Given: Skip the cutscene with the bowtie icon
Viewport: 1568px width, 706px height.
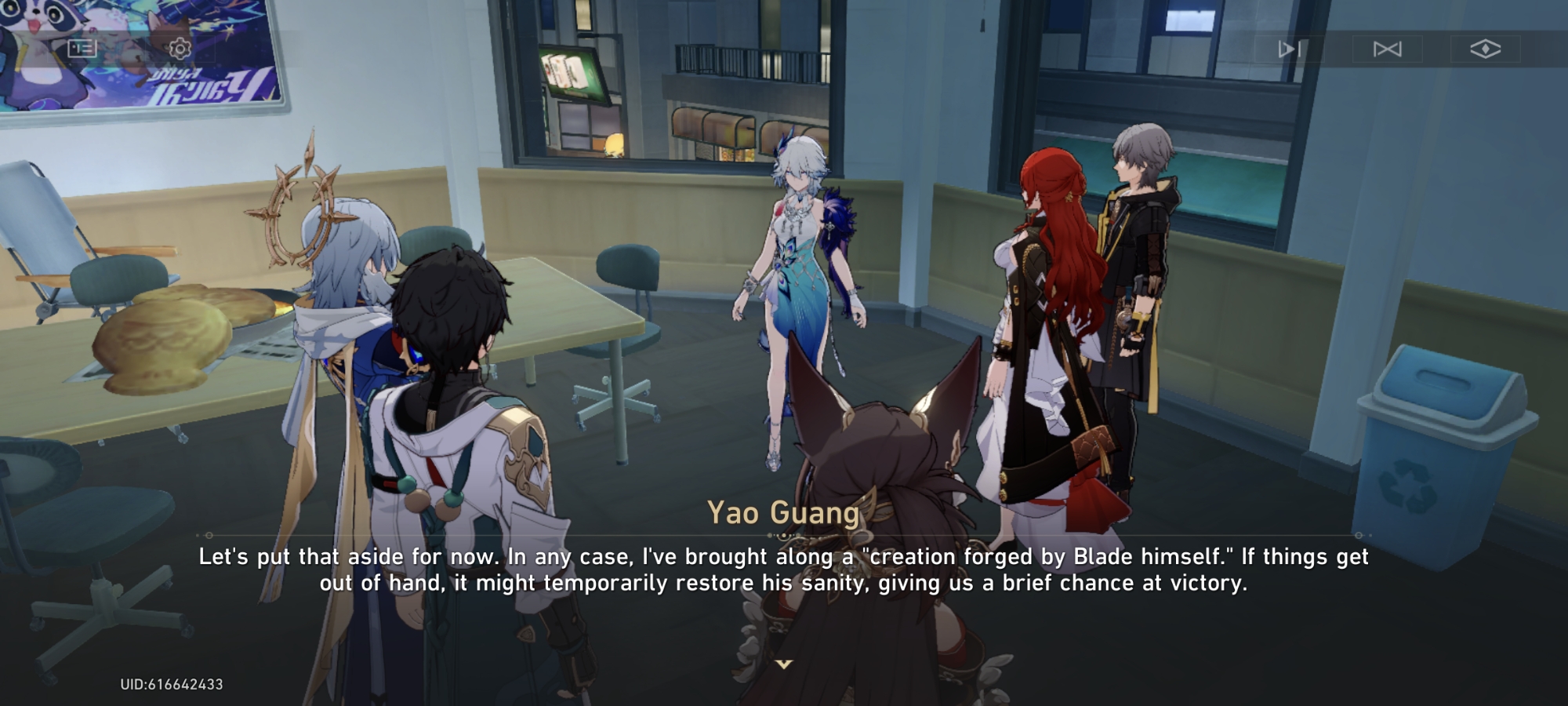Looking at the screenshot, I should 1387,49.
